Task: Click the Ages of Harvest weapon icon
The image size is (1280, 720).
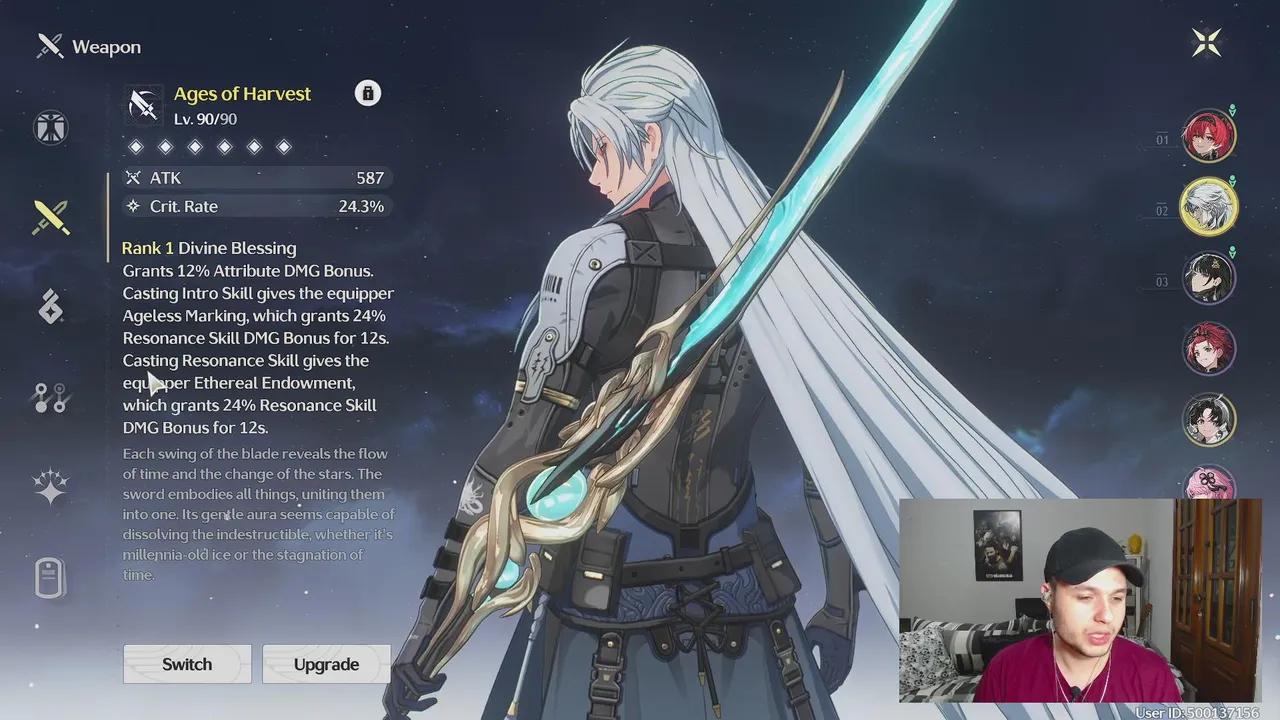Action: [x=143, y=104]
